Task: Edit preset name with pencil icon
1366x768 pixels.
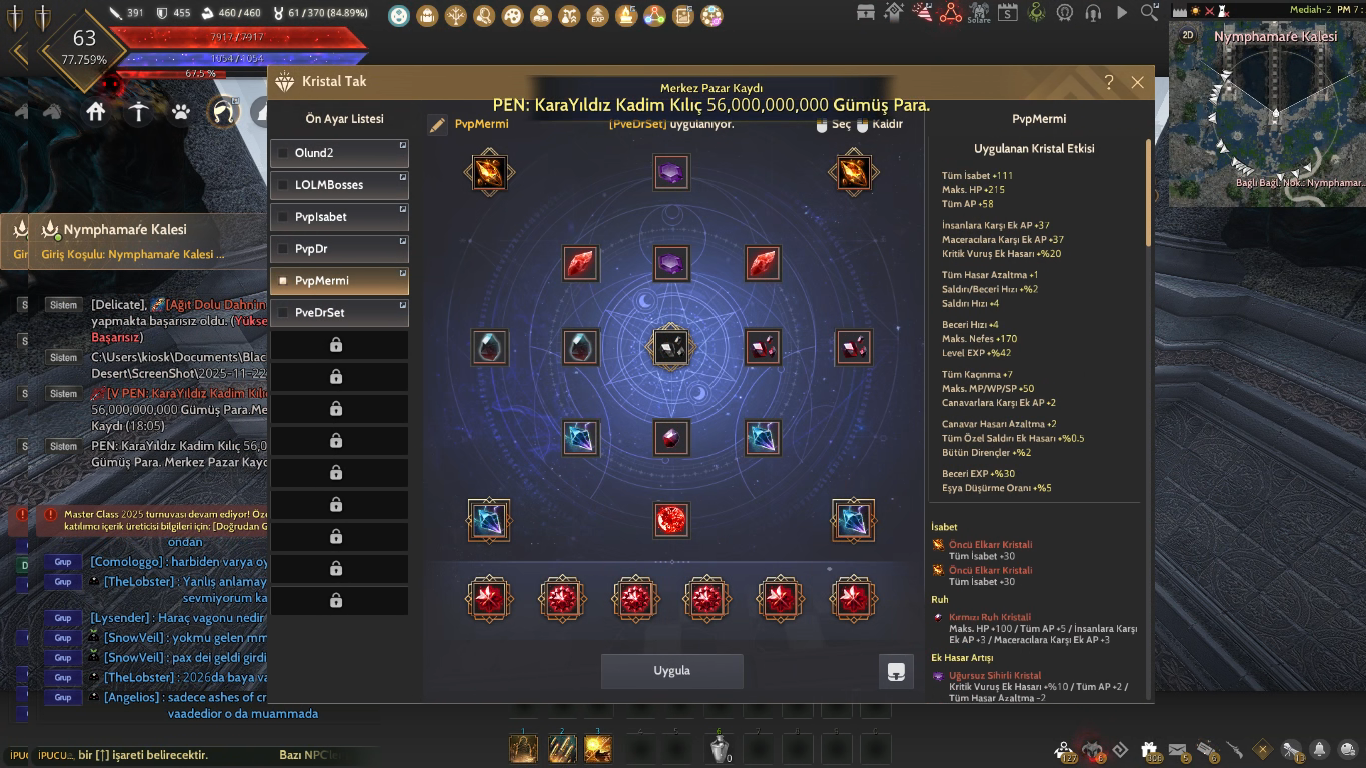Action: tap(437, 125)
